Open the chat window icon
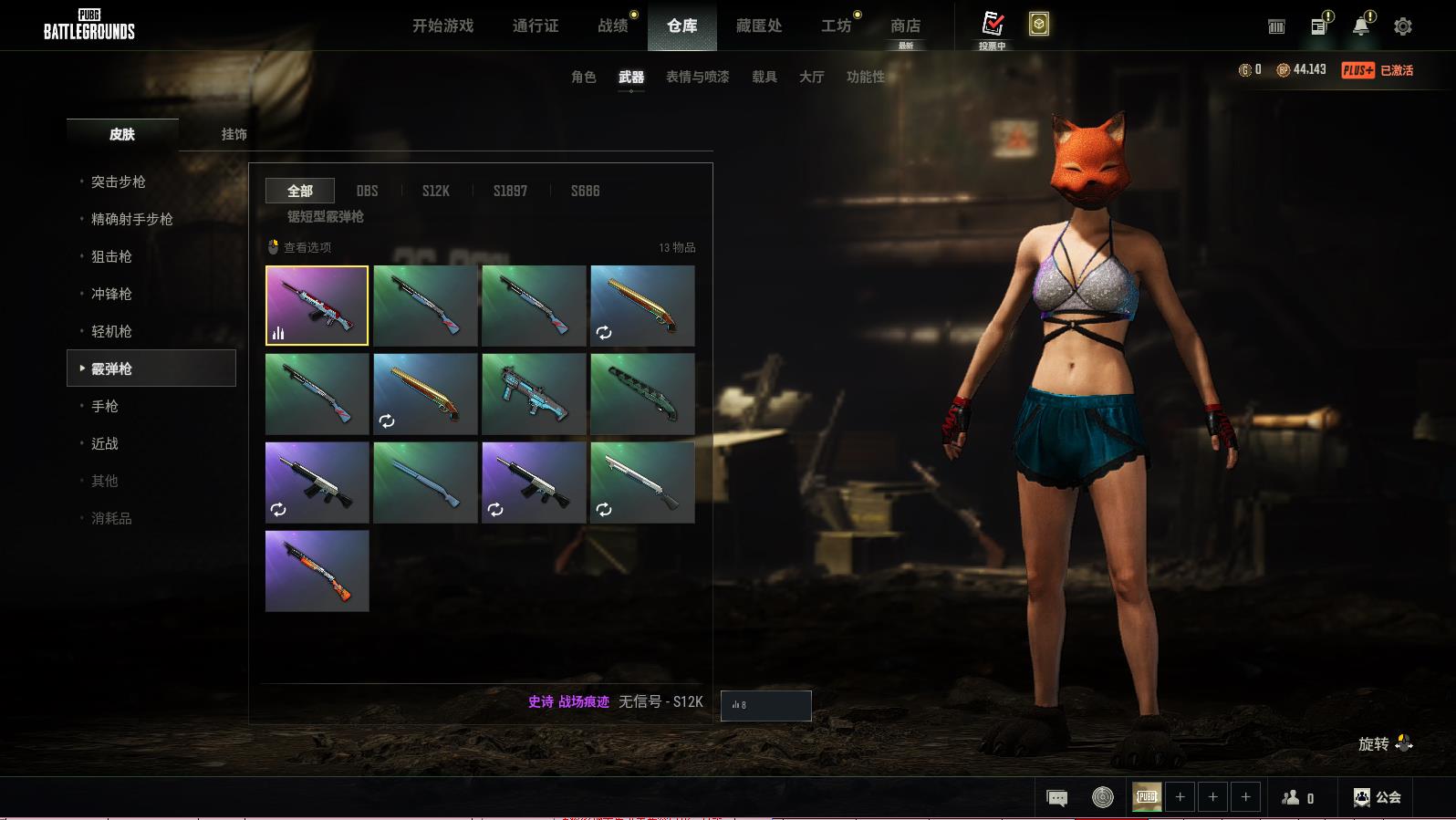Image resolution: width=1456 pixels, height=820 pixels. (x=1056, y=798)
